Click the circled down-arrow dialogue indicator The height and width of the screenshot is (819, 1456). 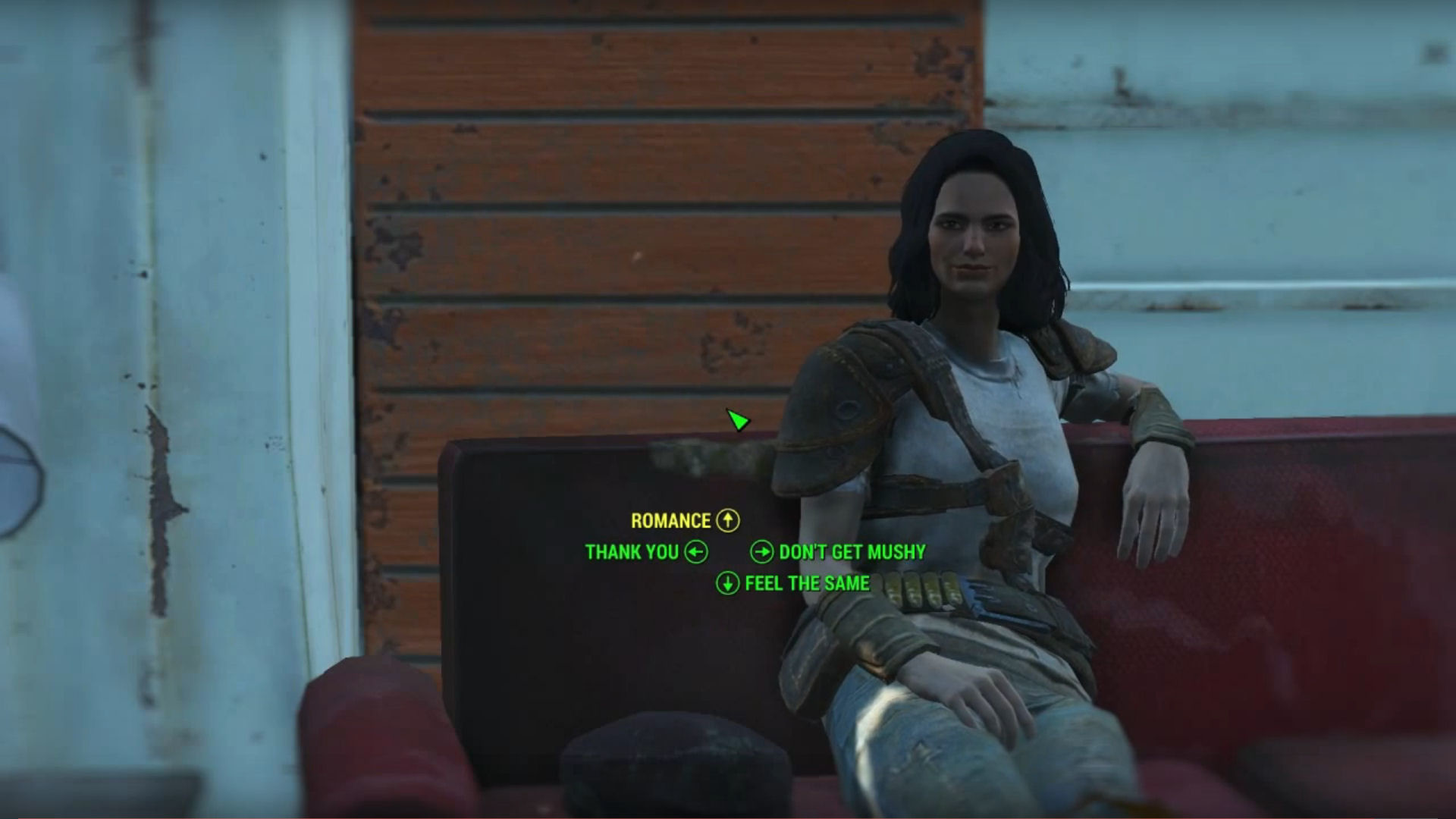pyautogui.click(x=727, y=584)
